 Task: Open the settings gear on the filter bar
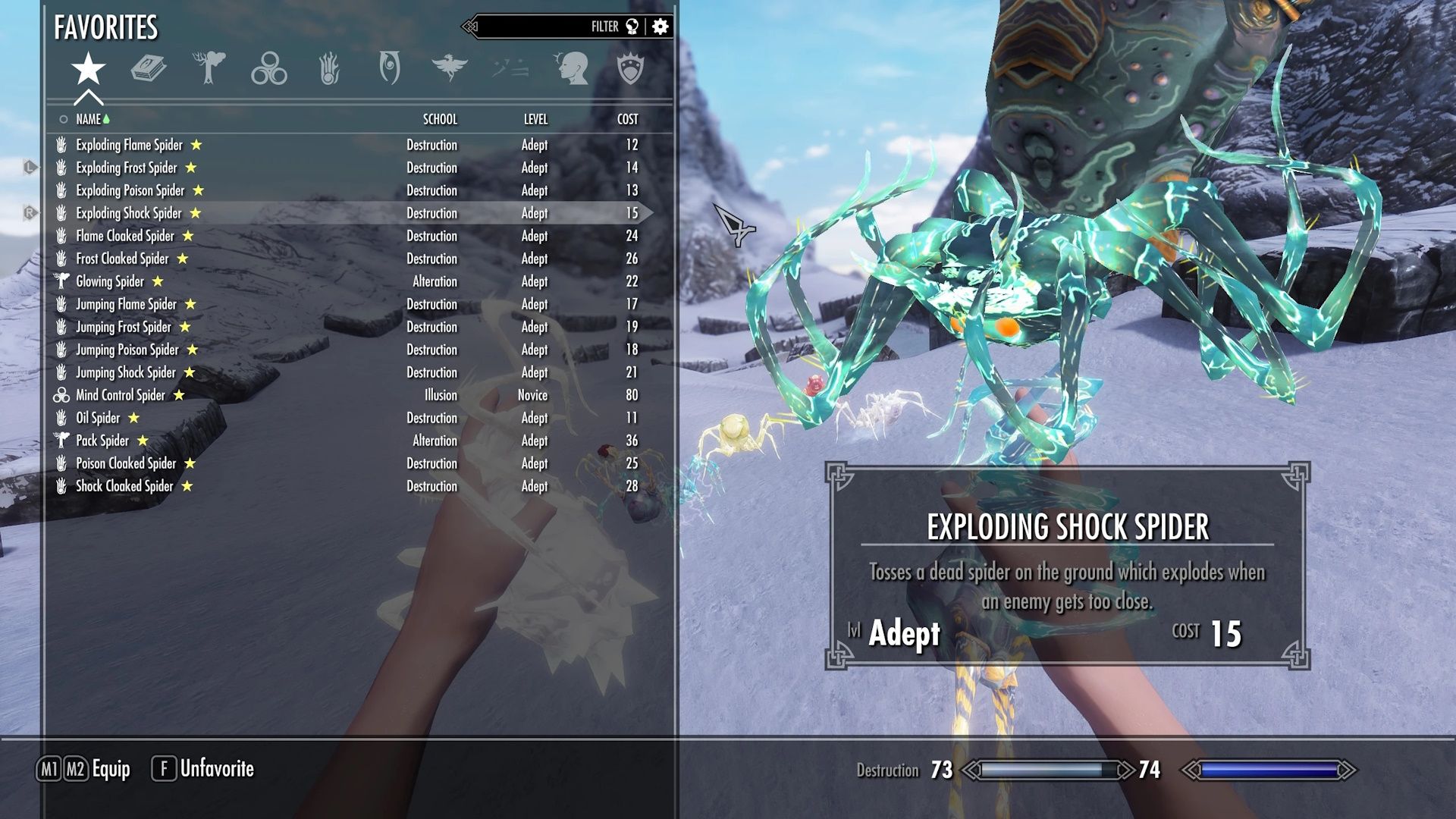coord(659,26)
